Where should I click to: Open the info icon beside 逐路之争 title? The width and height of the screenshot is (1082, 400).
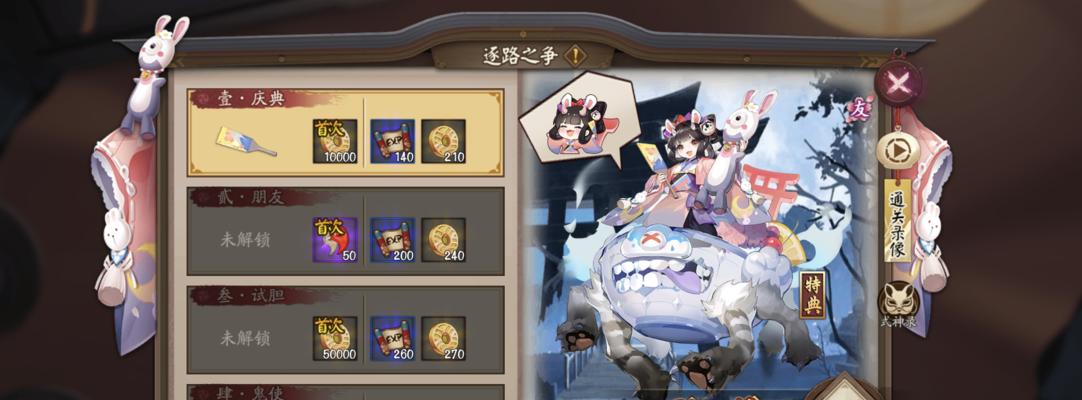point(574,56)
